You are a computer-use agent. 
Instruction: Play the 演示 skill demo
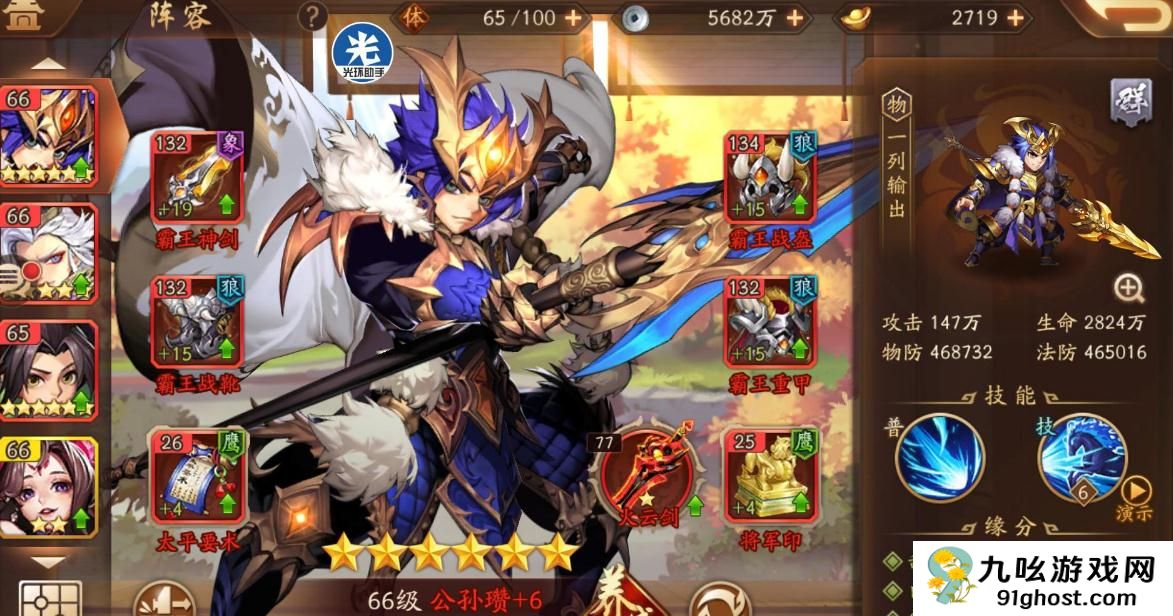click(1135, 497)
